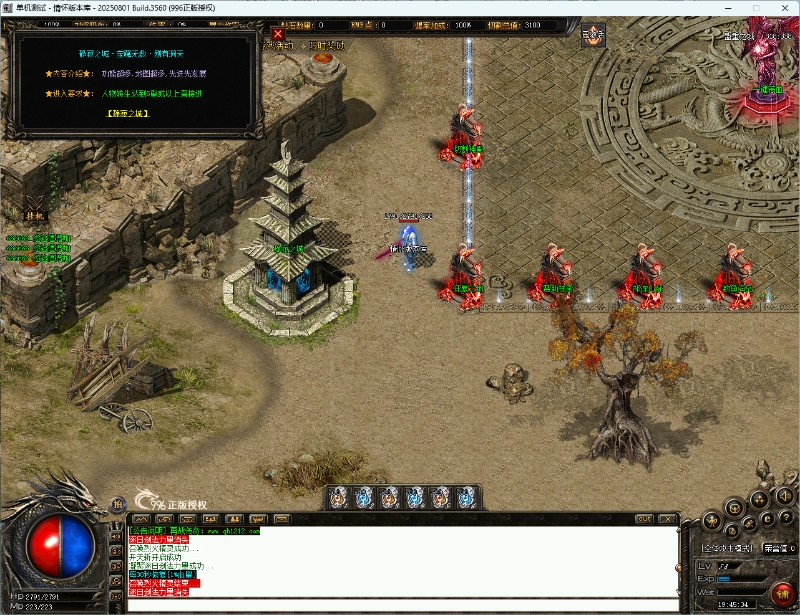Open the character figure round button
Image resolution: width=800 pixels, height=615 pixels.
pos(711,520)
